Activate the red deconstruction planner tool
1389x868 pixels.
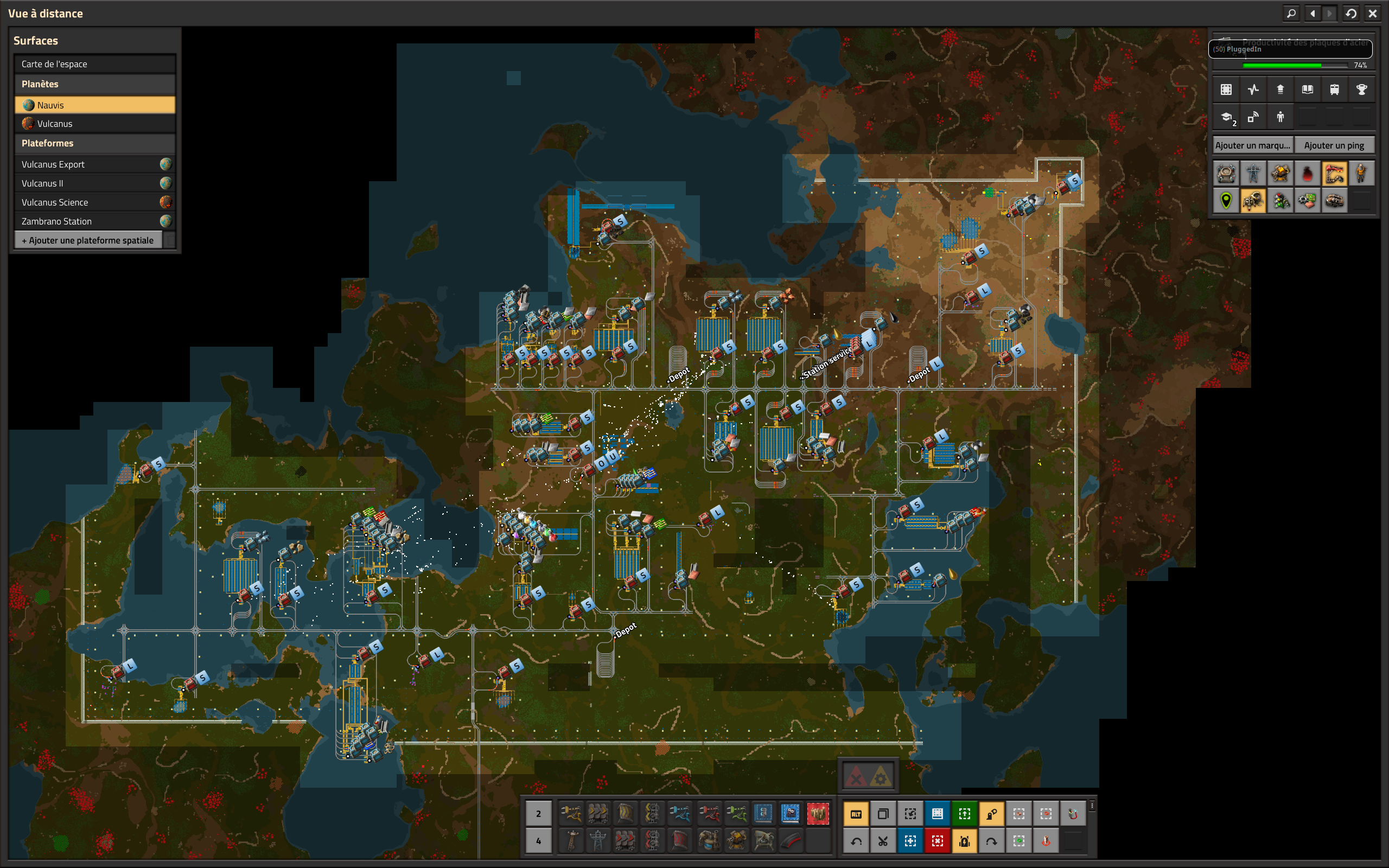point(937,841)
